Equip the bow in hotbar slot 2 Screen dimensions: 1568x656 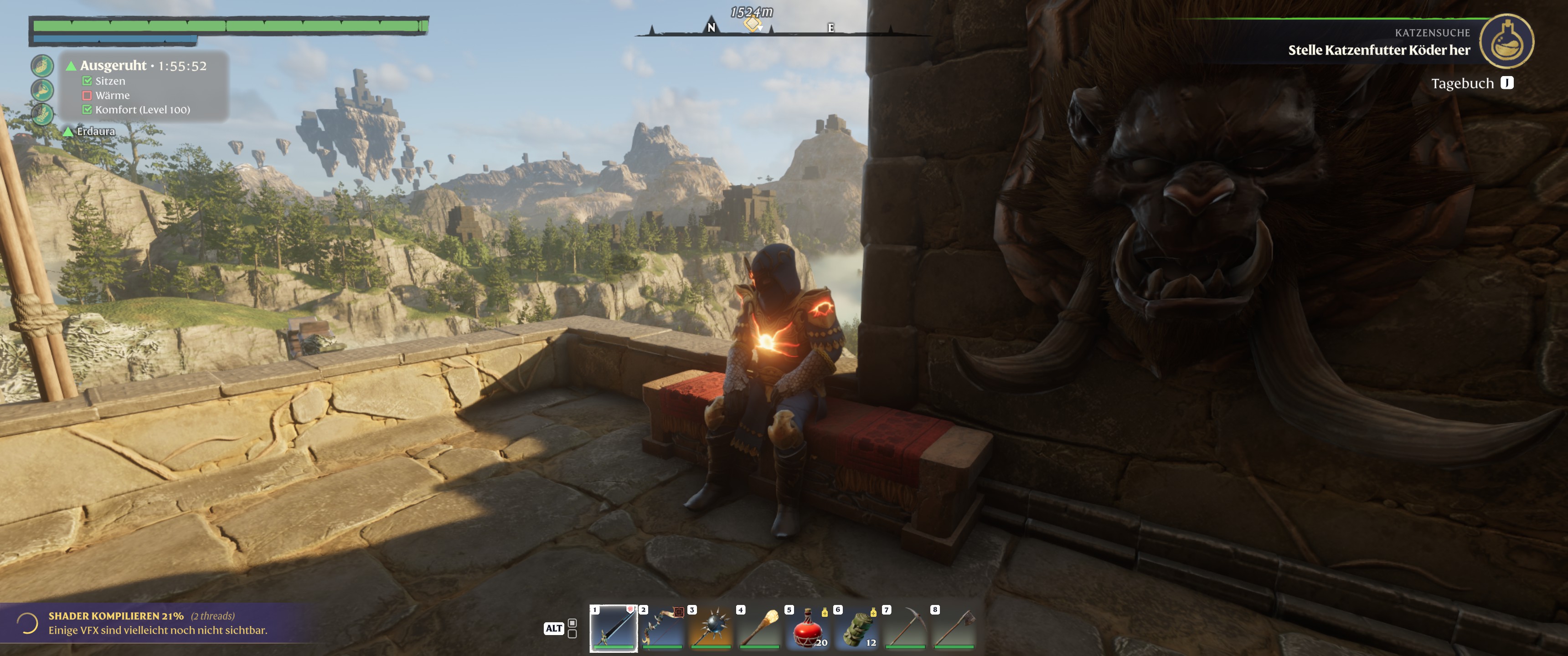point(662,627)
